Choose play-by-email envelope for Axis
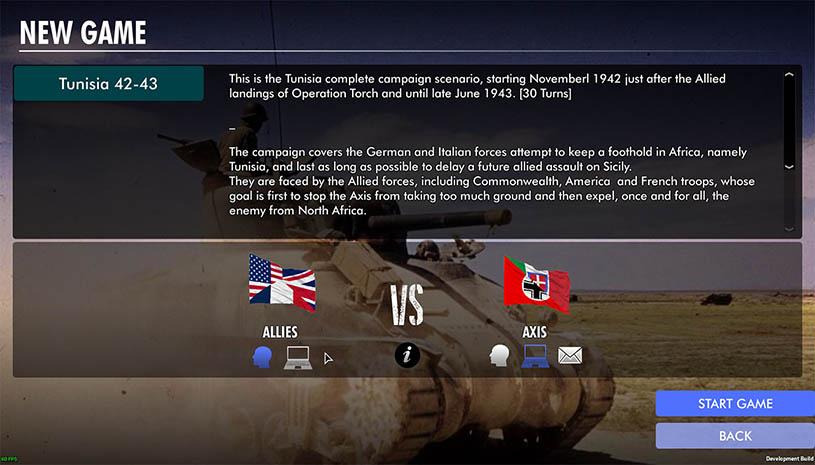This screenshot has width=815, height=465. pyautogui.click(x=570, y=356)
